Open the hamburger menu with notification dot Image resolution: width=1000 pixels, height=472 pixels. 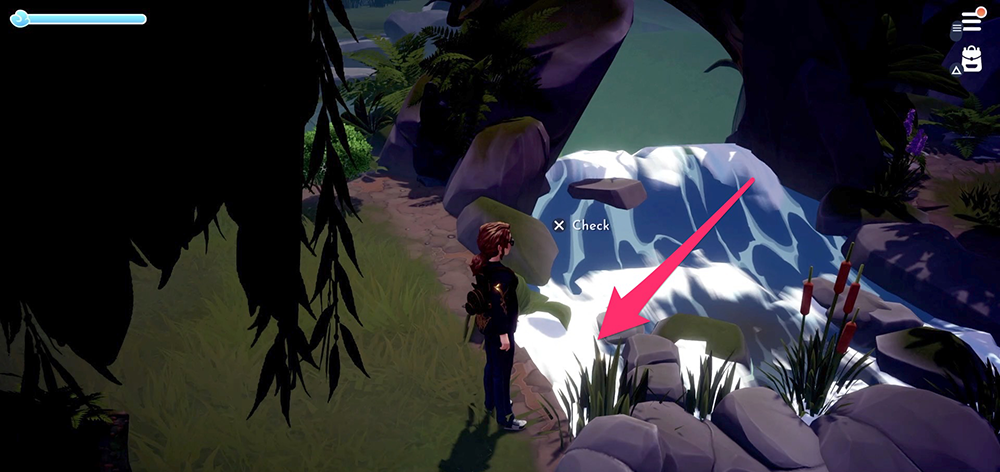(971, 21)
